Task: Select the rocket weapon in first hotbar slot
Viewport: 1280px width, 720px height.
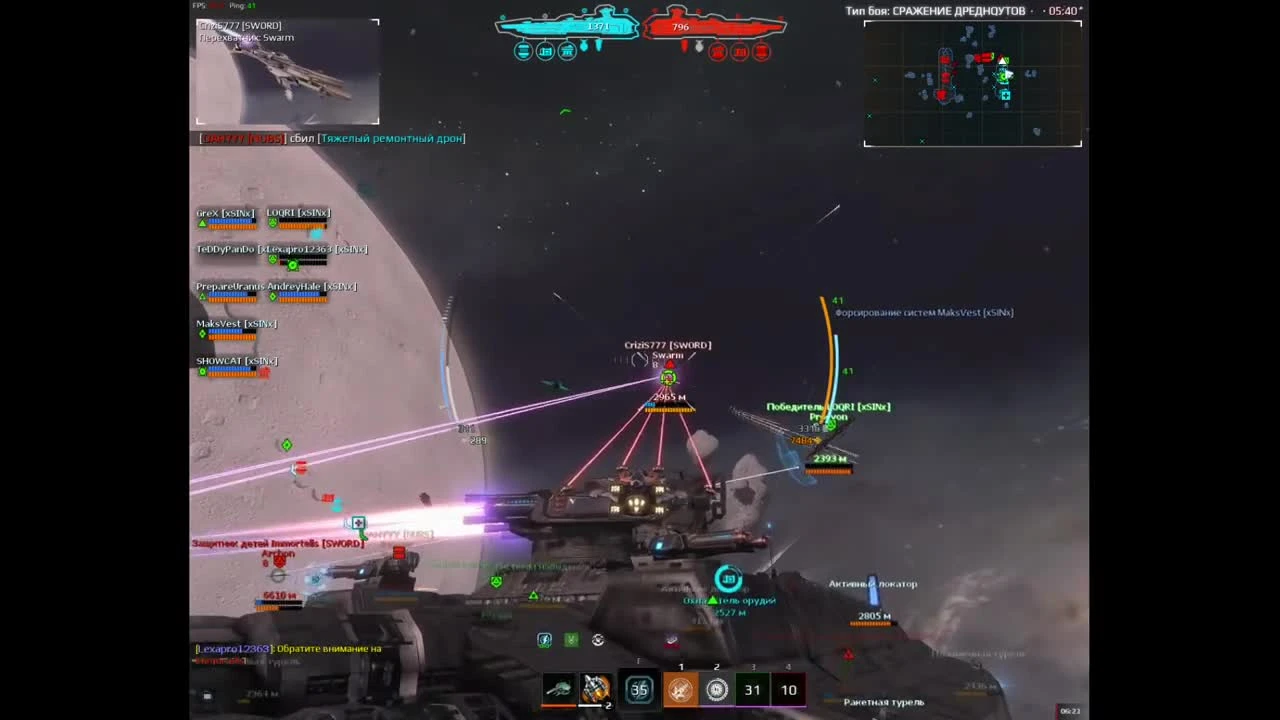Action: 559,689
